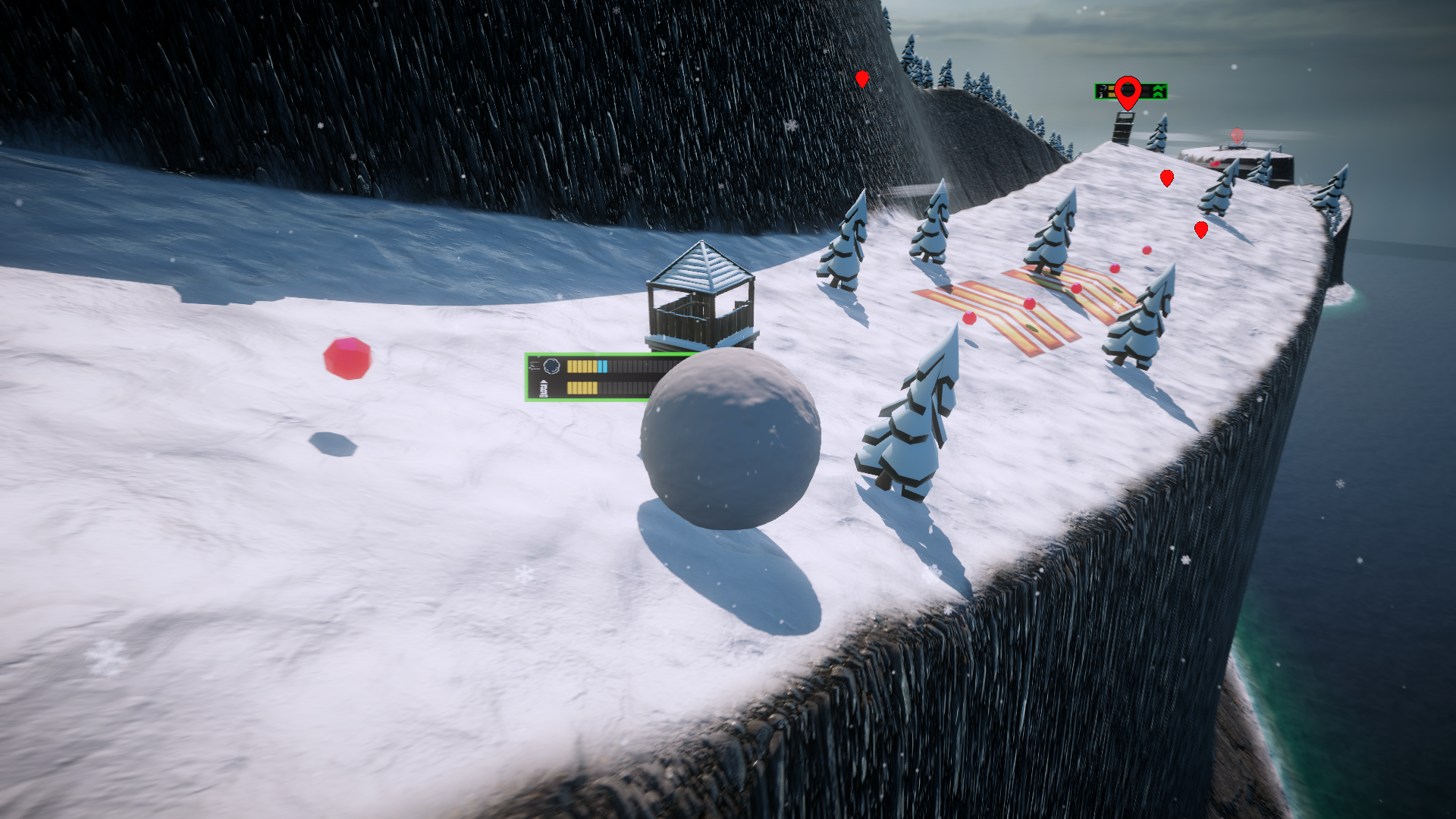The height and width of the screenshot is (819, 1456).
Task: Click the large red location pin marker
Action: click(x=1128, y=92)
